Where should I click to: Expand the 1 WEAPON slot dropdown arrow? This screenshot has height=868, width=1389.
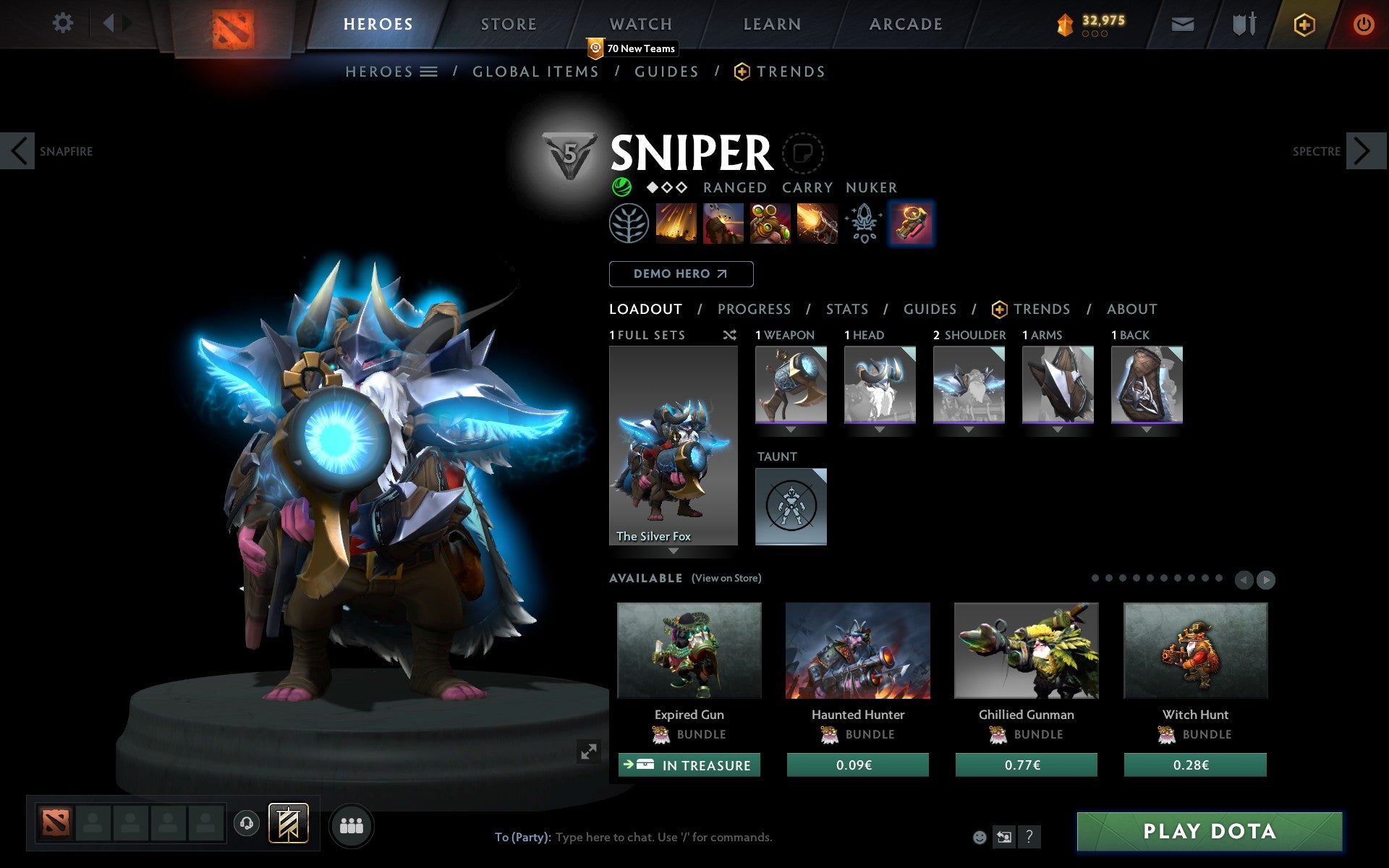pos(791,428)
